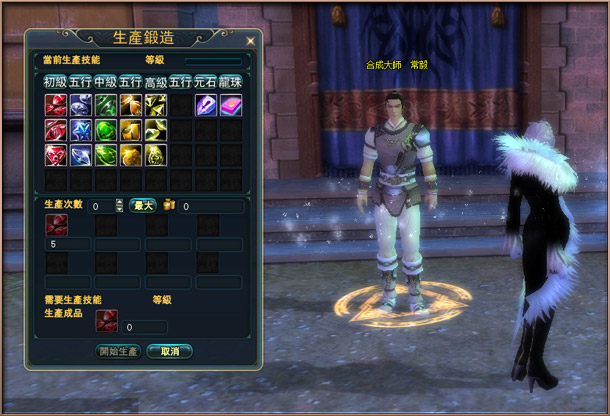Click the 生產成品 product red gem
610x416 pixels.
(106, 320)
